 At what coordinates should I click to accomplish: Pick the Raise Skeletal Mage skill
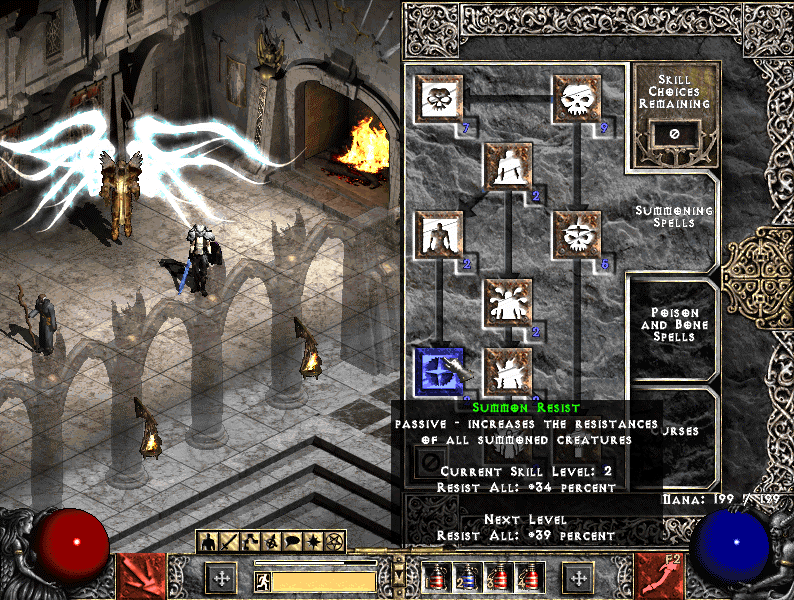[577, 235]
